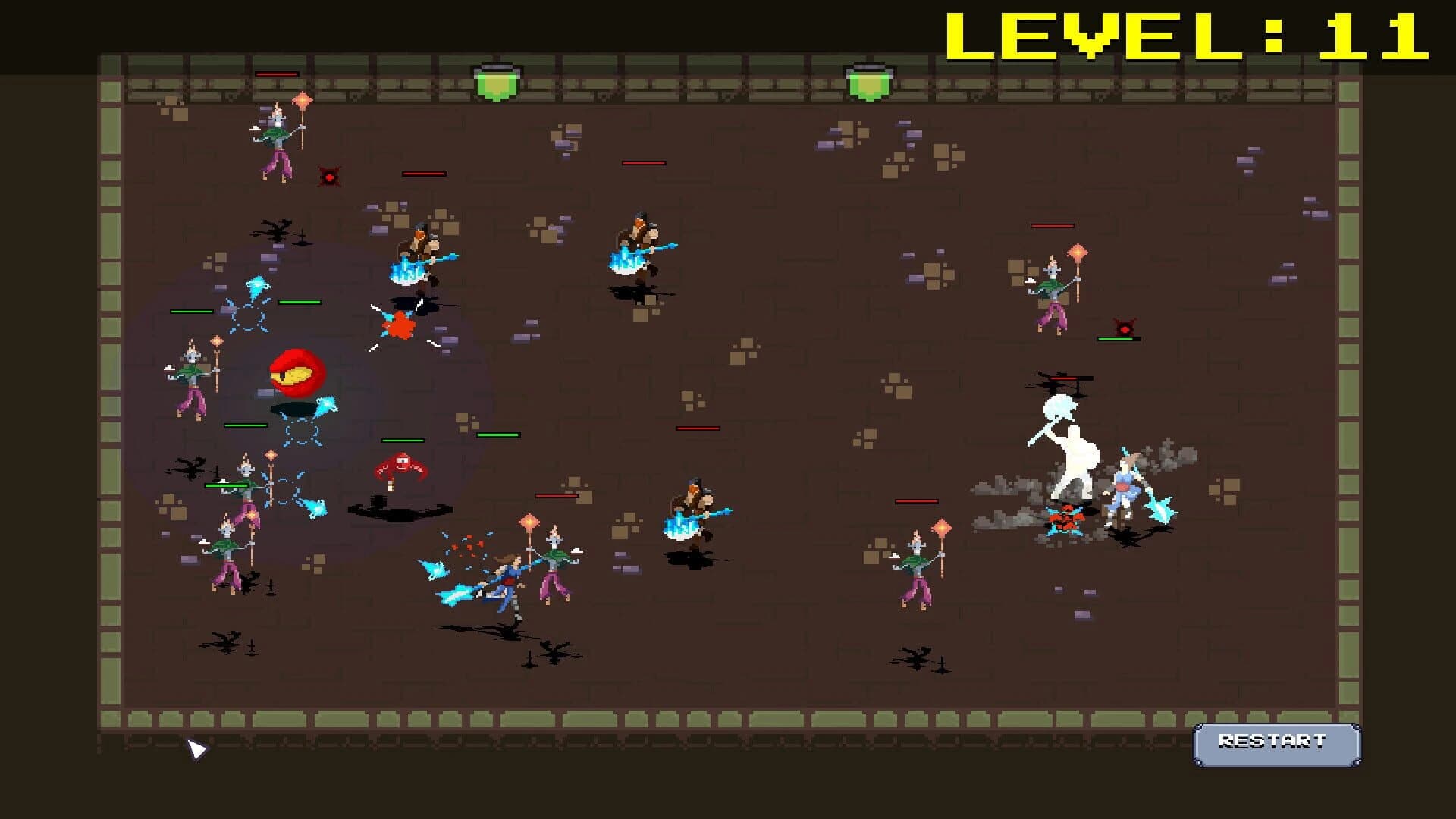Select the staff-wielding mage at top left
This screenshot has height=819, width=1456.
[x=277, y=140]
